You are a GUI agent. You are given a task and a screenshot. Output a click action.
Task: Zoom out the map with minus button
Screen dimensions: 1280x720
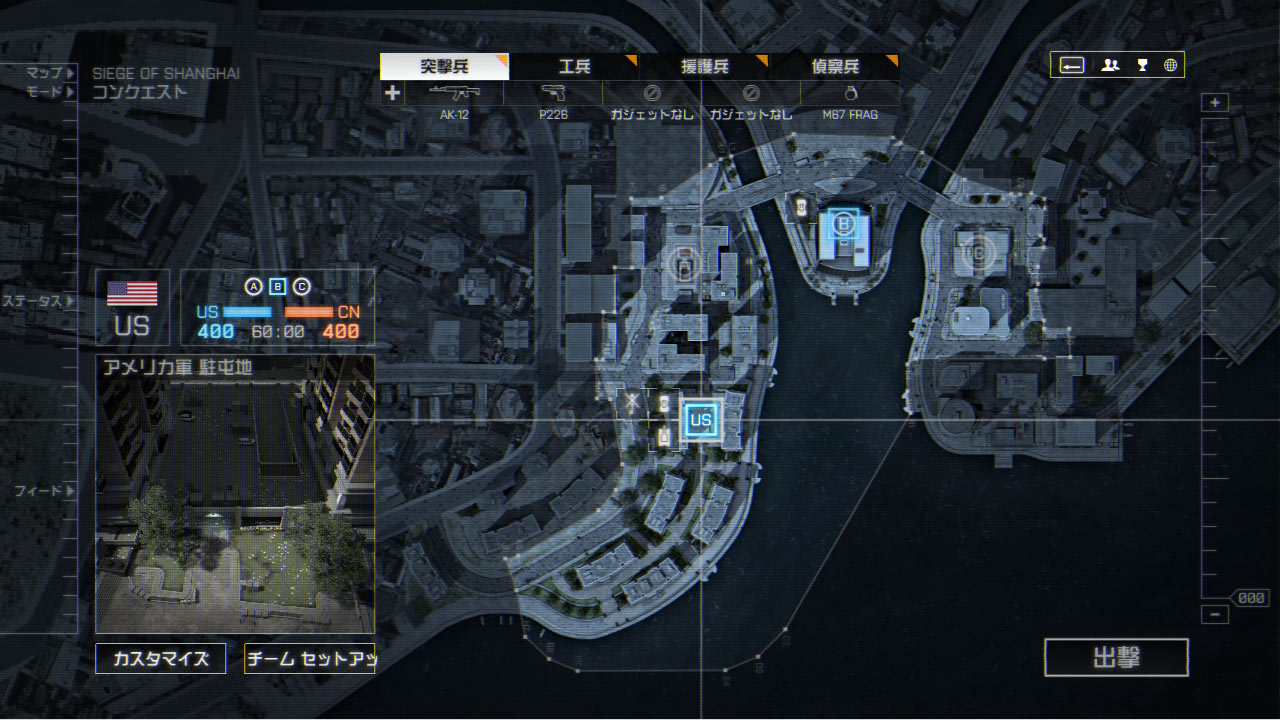1215,615
